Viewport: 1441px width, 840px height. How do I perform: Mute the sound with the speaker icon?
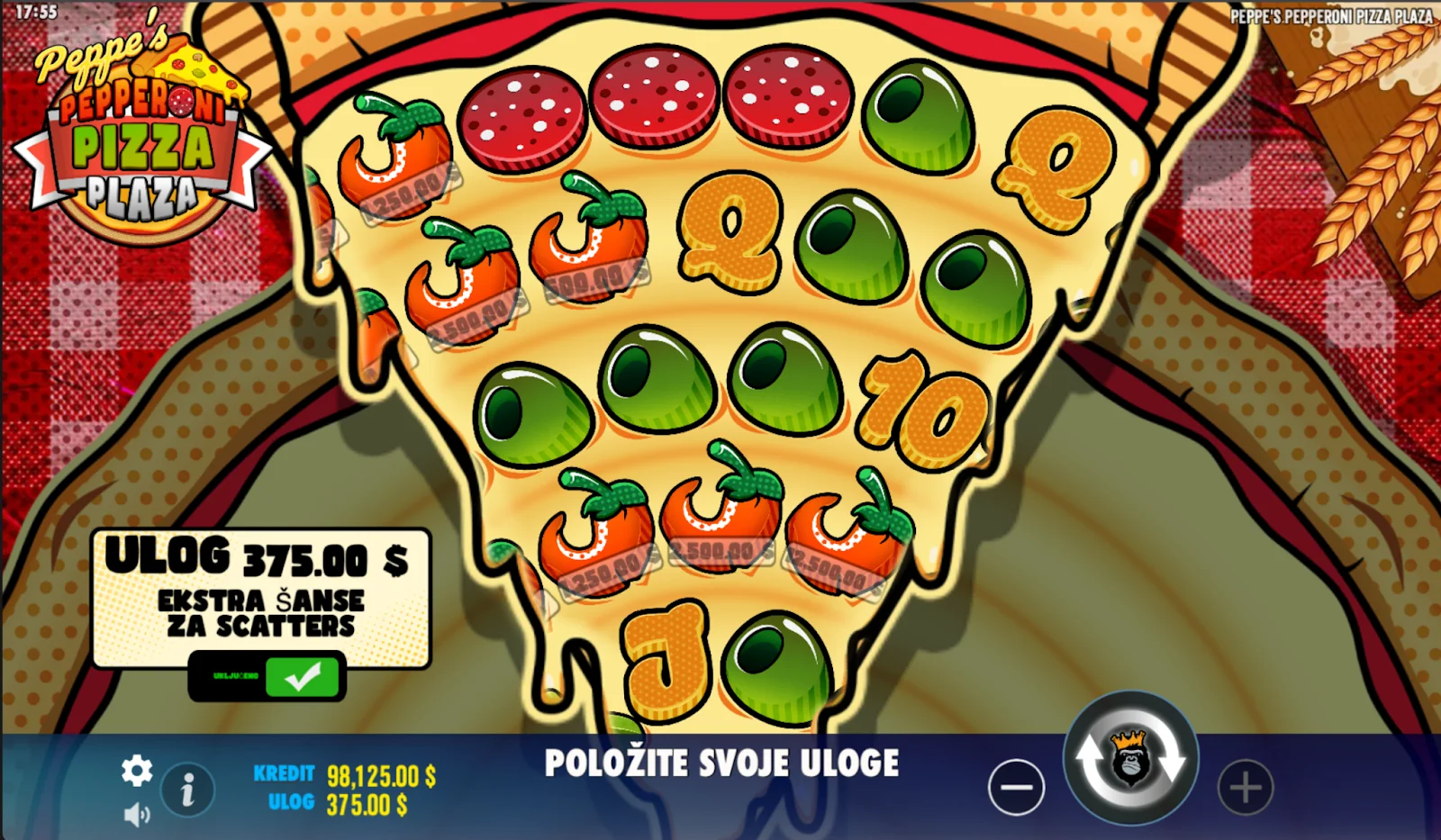(x=137, y=815)
